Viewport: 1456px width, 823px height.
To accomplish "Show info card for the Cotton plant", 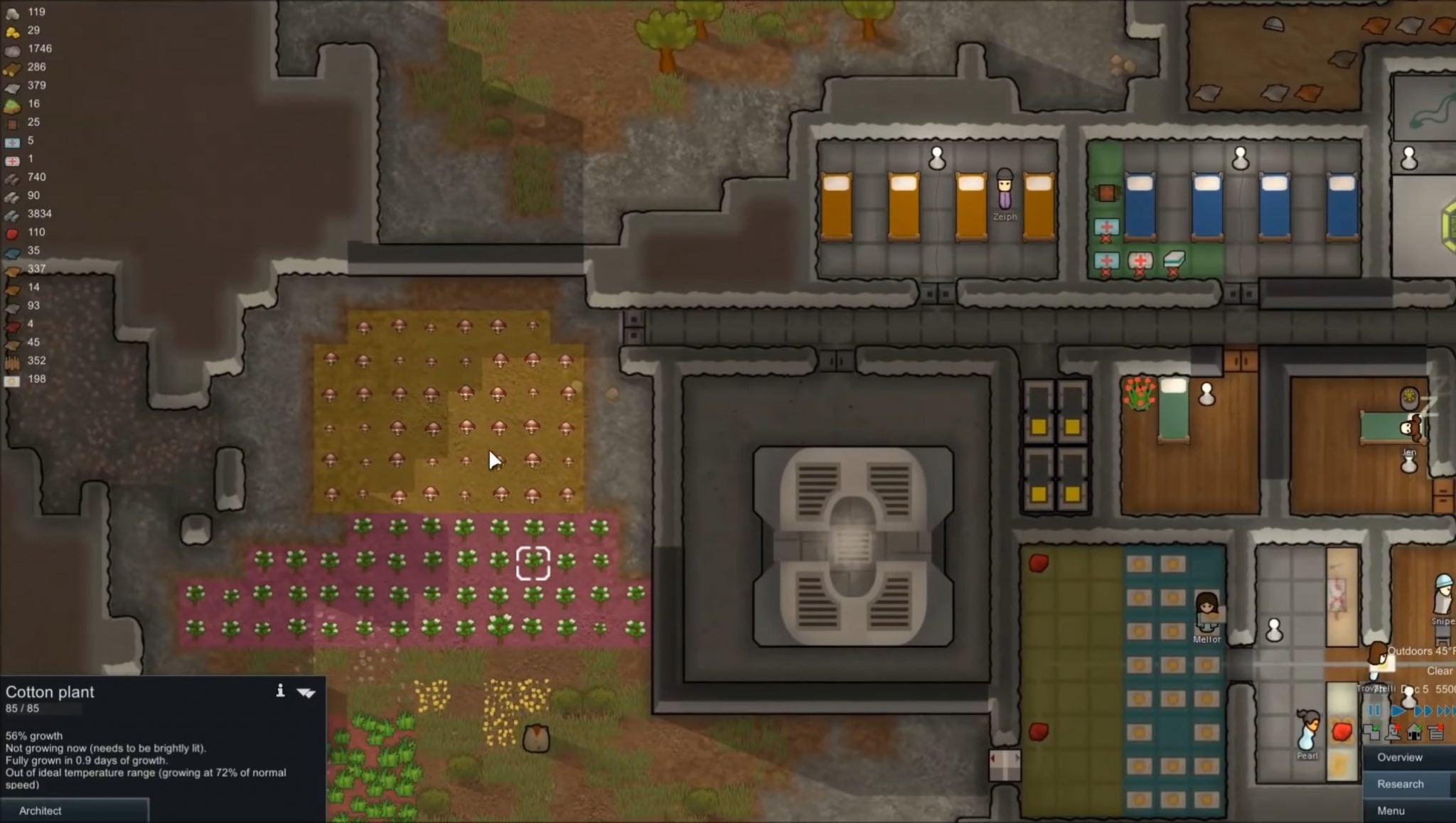I will tap(280, 692).
